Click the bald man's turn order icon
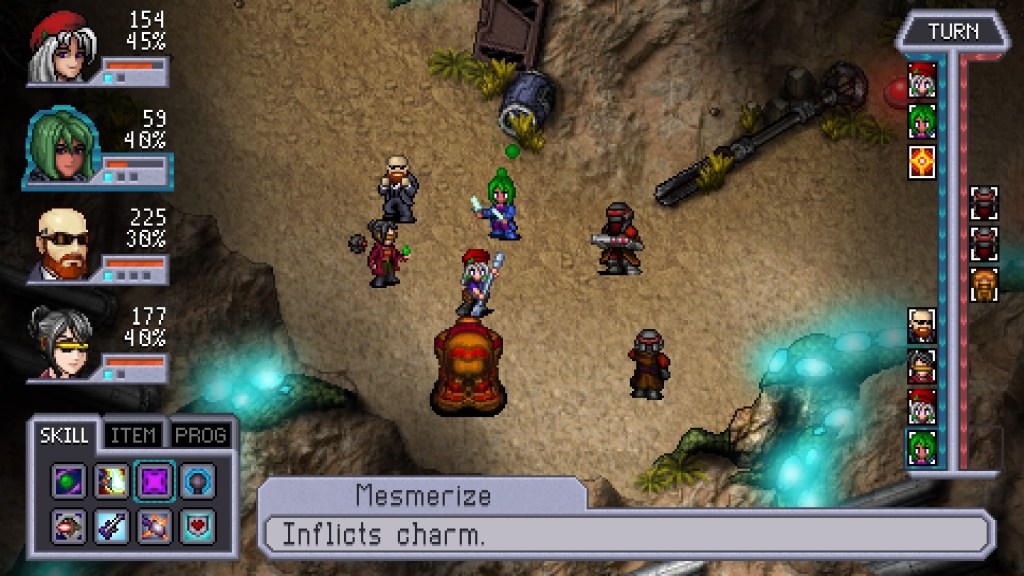This screenshot has width=1024, height=576. click(x=921, y=325)
